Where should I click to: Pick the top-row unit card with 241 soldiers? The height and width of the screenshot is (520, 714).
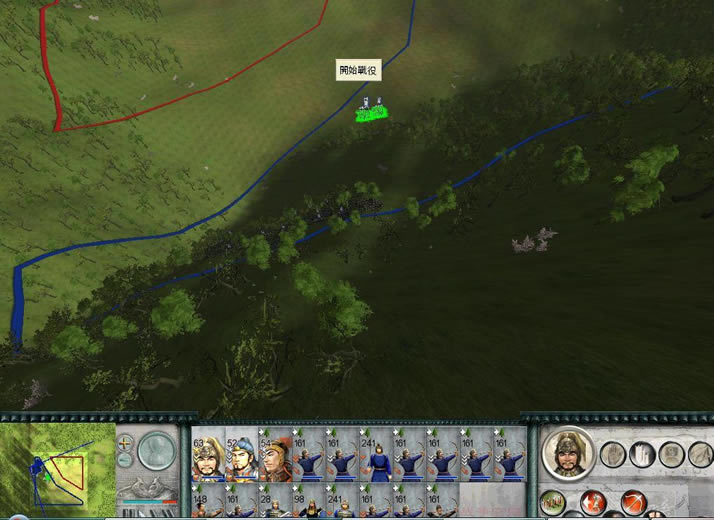pyautogui.click(x=376, y=458)
